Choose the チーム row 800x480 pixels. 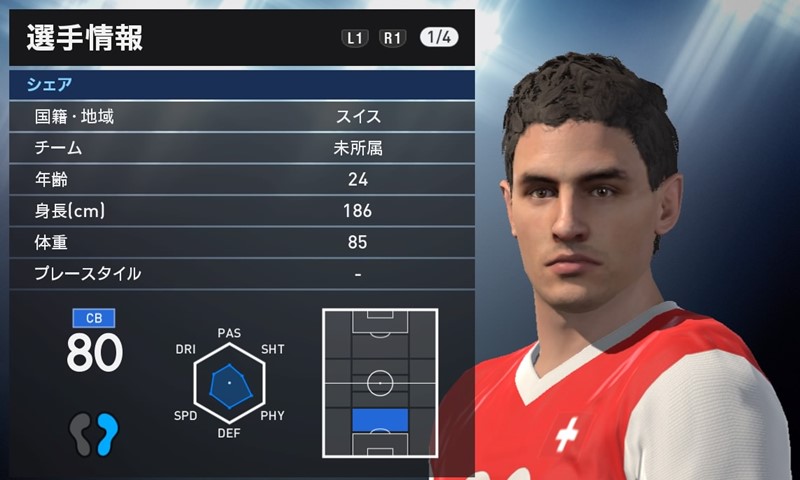click(x=240, y=149)
